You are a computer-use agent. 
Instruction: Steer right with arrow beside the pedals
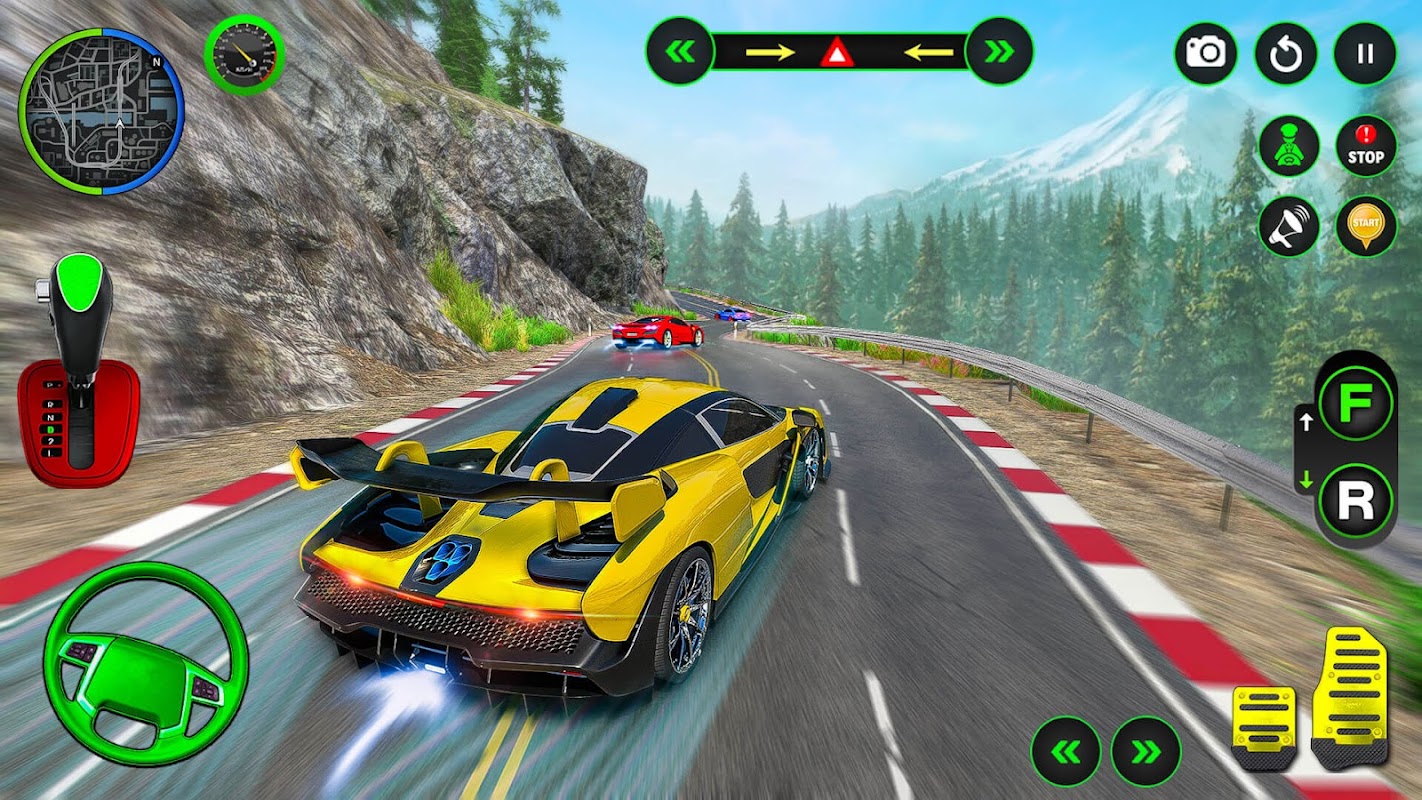[1146, 751]
